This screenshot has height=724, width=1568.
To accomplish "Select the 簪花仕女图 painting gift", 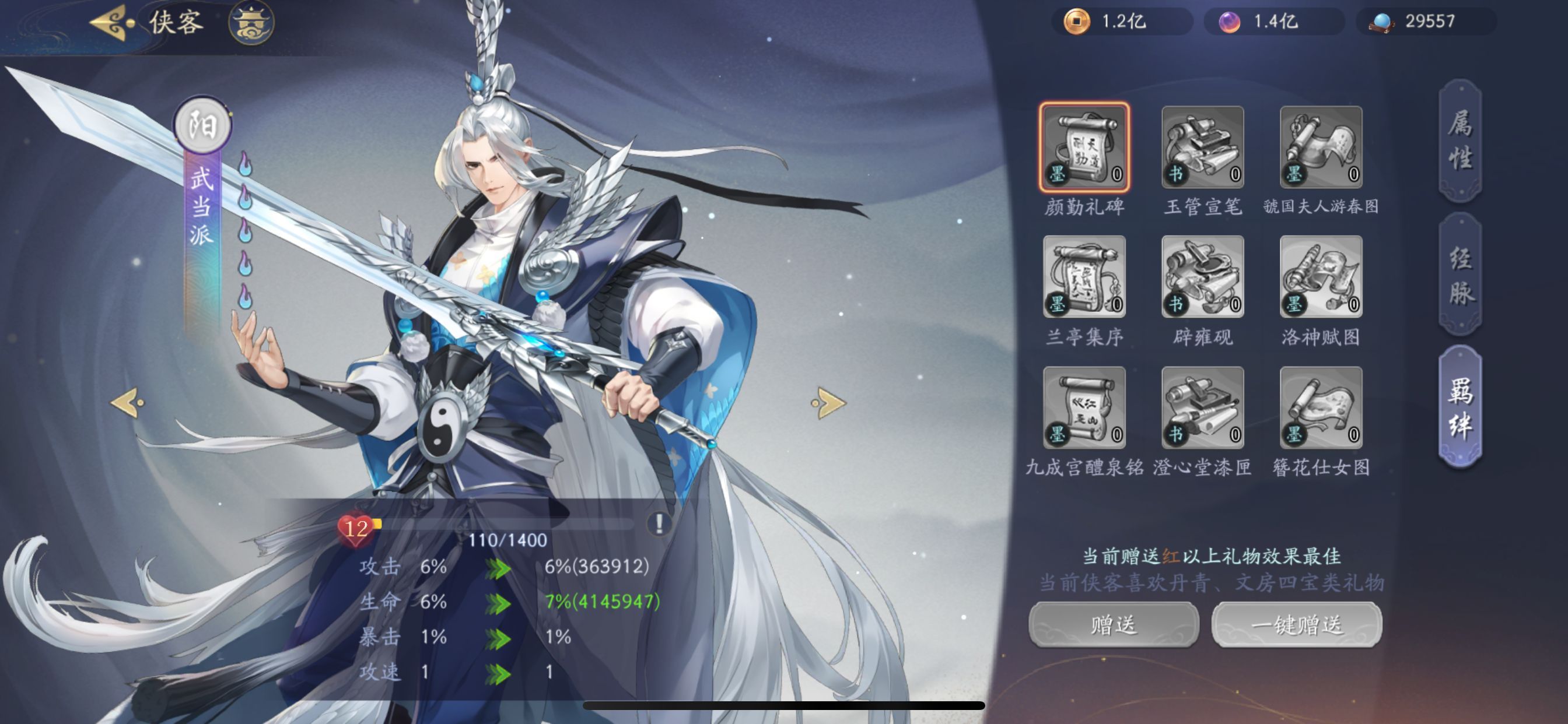I will [1321, 407].
